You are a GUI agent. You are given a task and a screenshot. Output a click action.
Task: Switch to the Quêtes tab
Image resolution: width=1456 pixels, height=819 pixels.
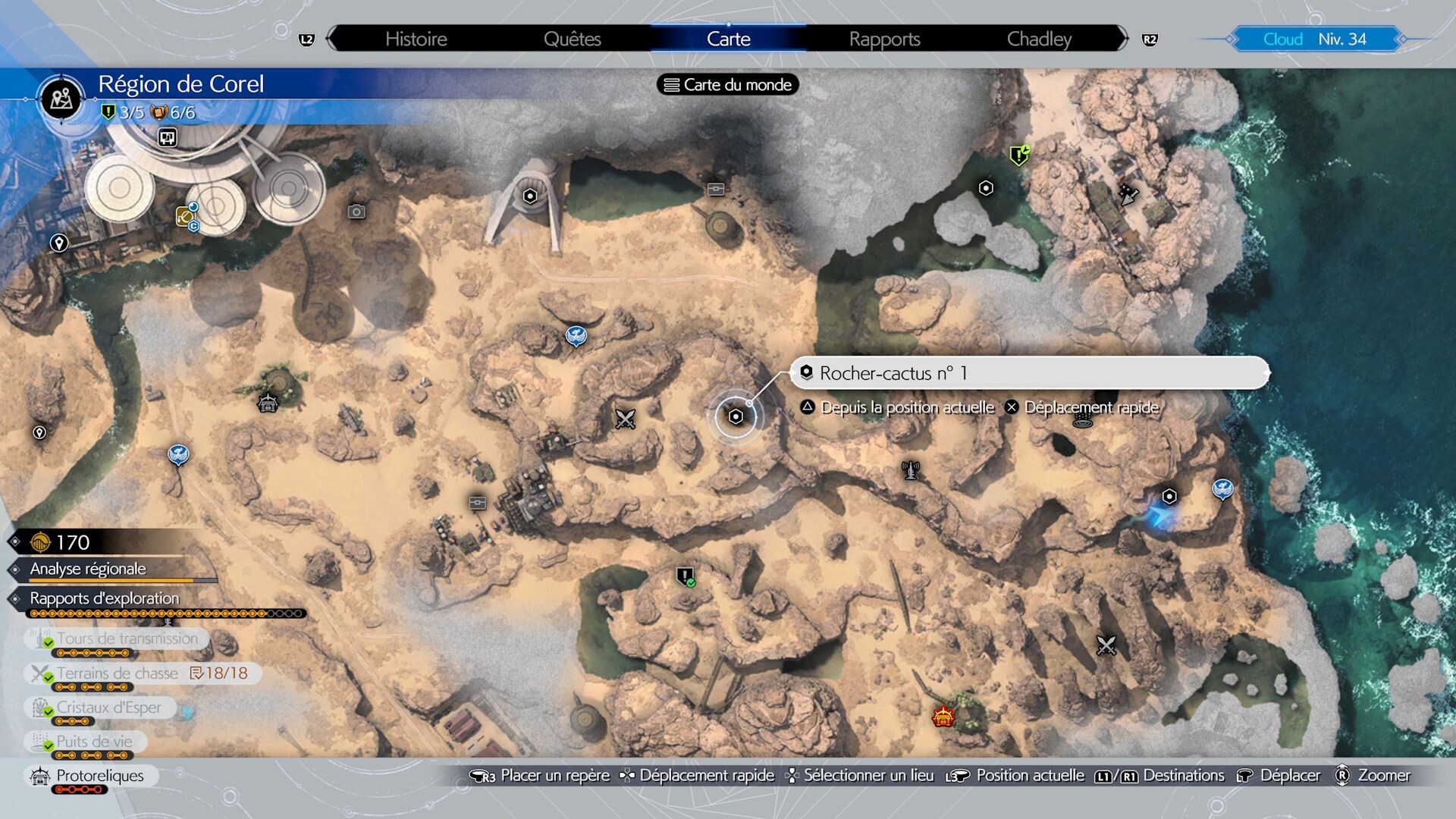click(574, 39)
